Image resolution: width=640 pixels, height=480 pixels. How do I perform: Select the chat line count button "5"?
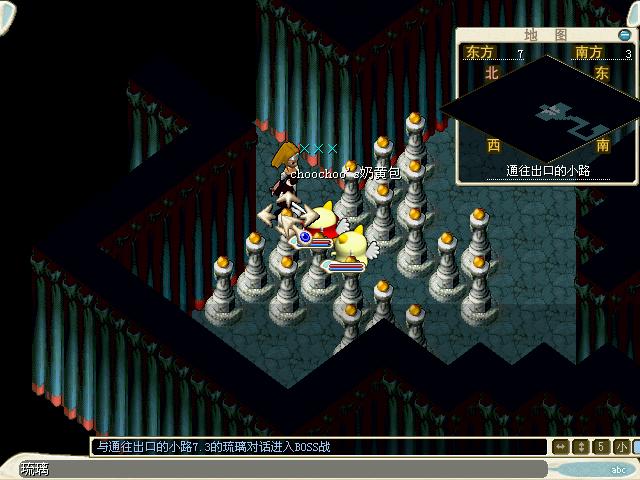coord(602,446)
